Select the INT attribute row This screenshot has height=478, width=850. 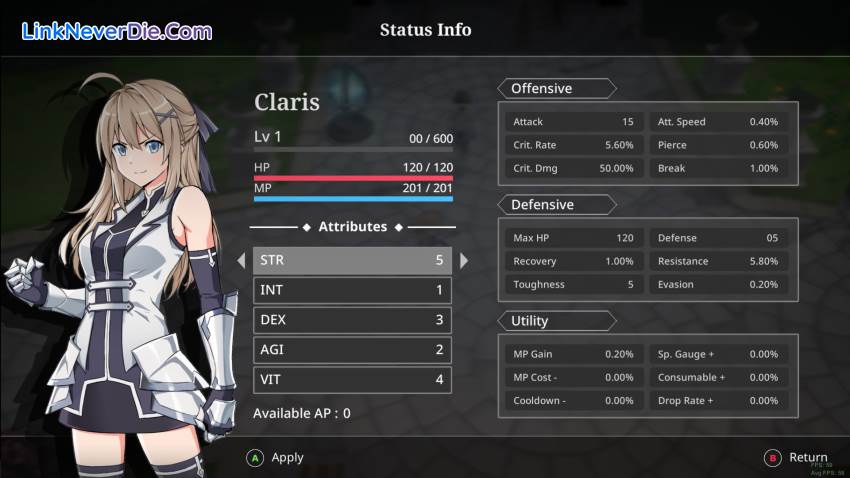[x=352, y=291]
